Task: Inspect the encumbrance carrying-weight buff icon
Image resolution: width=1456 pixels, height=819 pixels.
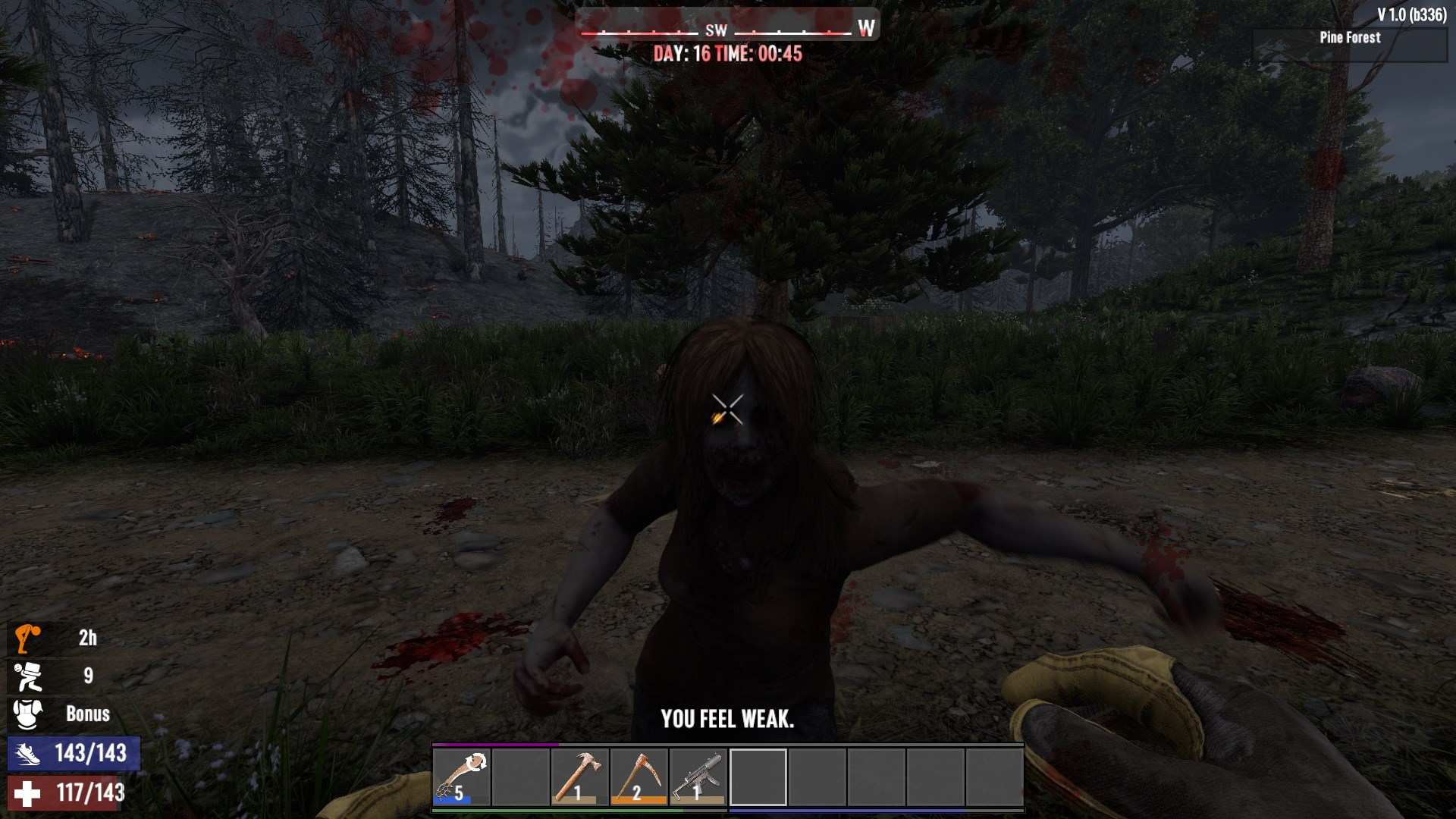Action: (27, 676)
